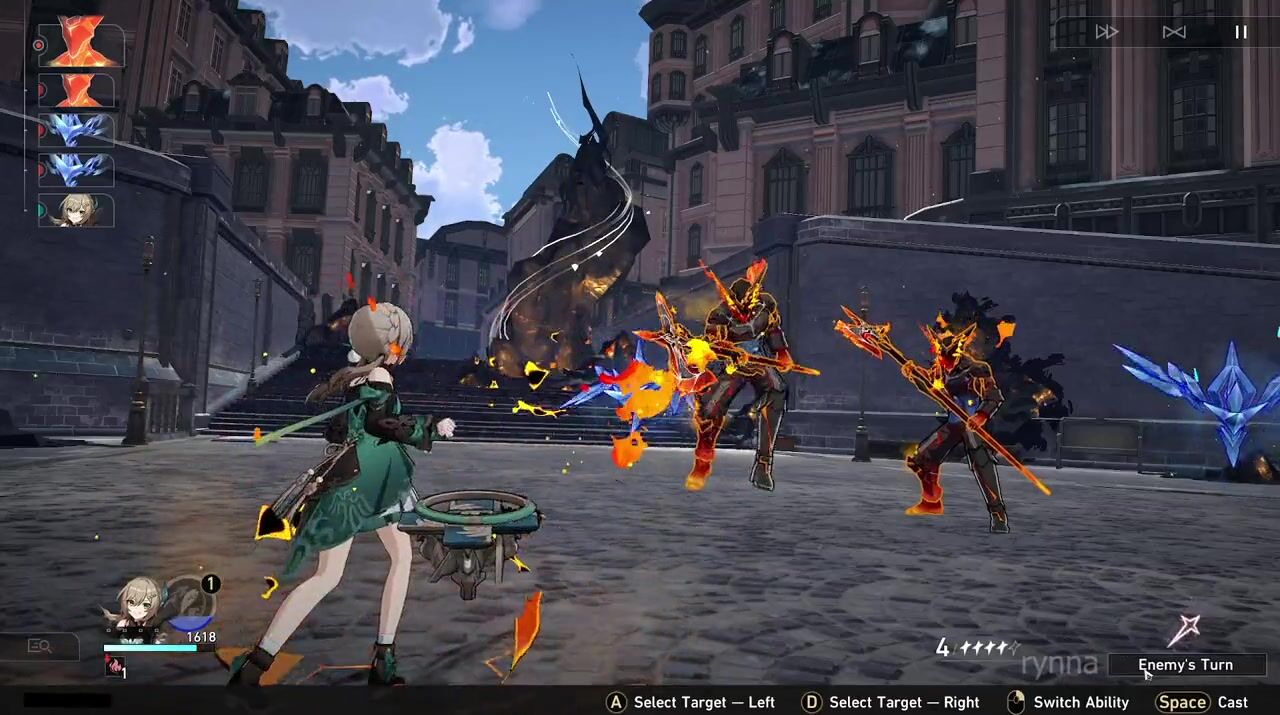The height and width of the screenshot is (715, 1280).
Task: Toggle the auto-battle bowtie icon
Action: pyautogui.click(x=1174, y=32)
